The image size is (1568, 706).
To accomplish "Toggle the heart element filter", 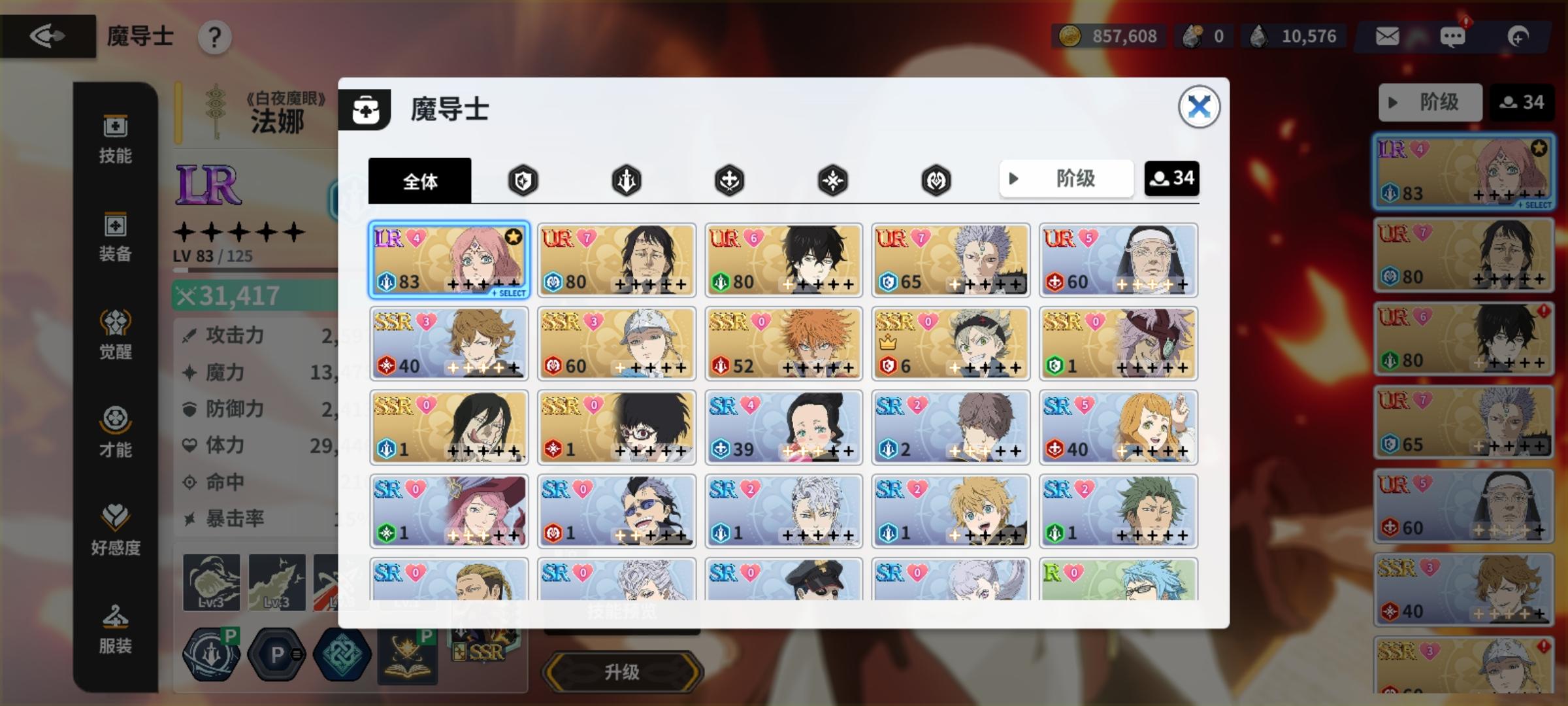I will [936, 180].
